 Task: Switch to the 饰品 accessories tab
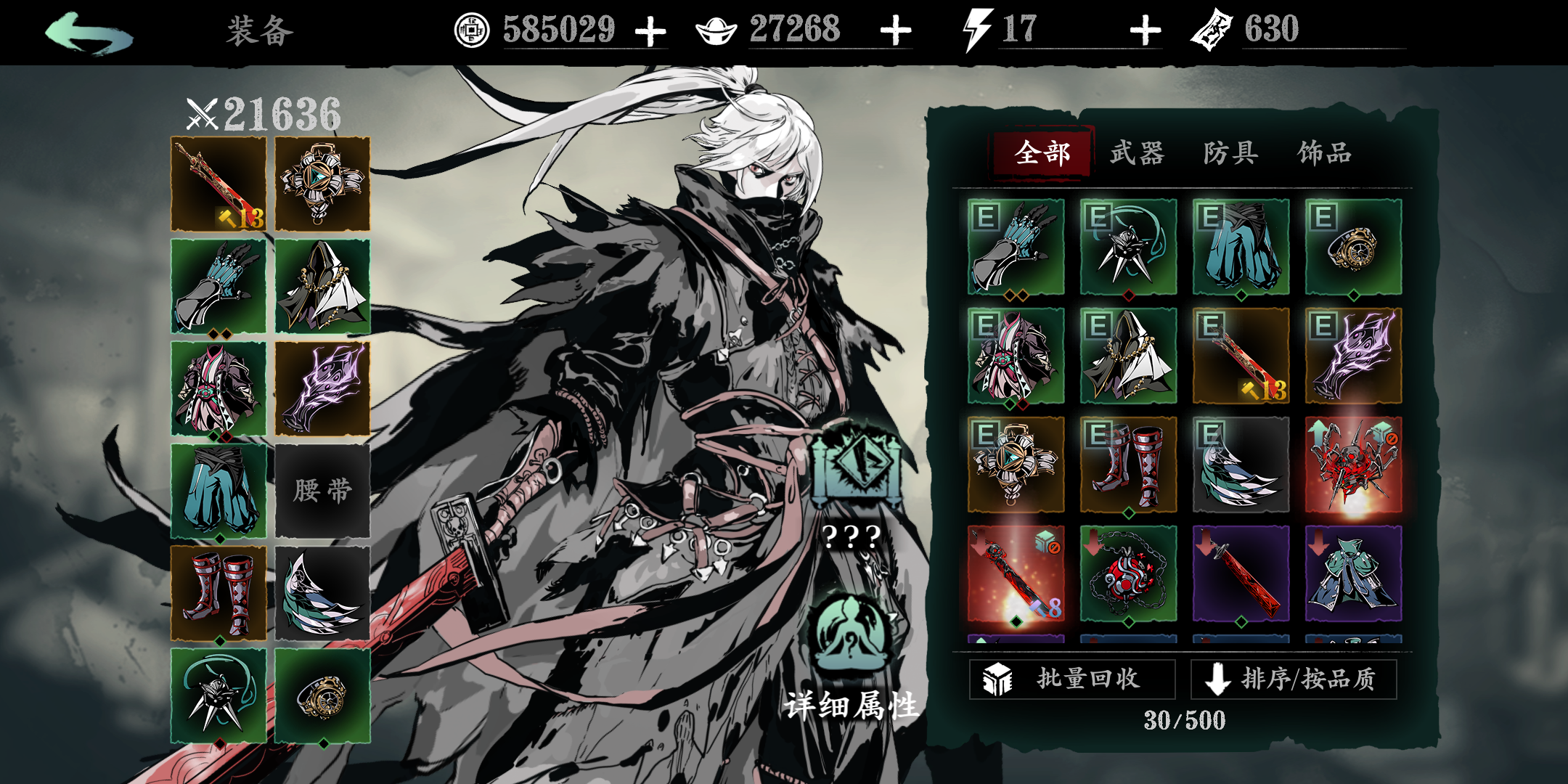[1324, 153]
